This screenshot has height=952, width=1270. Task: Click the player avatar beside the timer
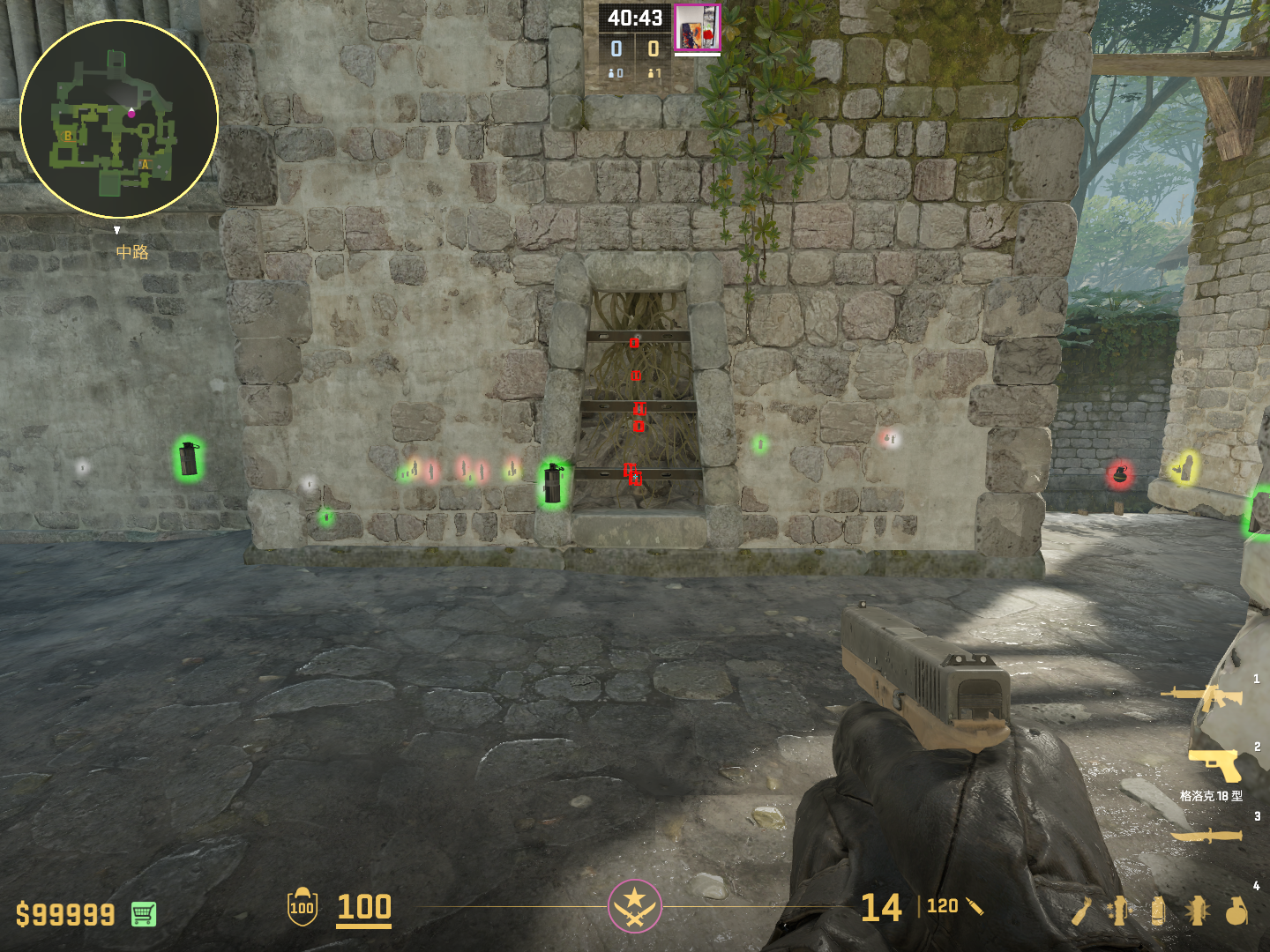click(x=697, y=27)
